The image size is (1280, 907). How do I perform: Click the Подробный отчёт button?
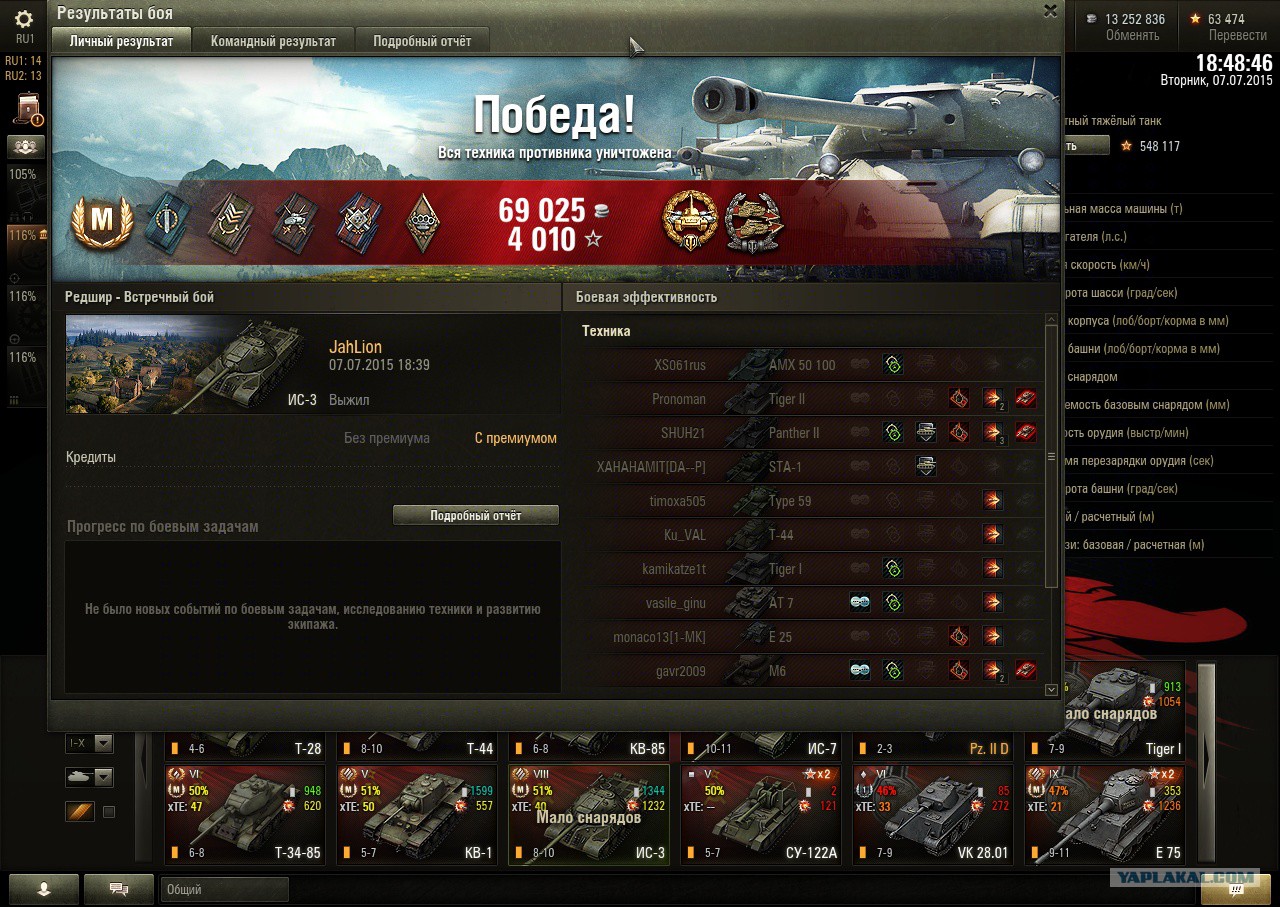click(476, 515)
